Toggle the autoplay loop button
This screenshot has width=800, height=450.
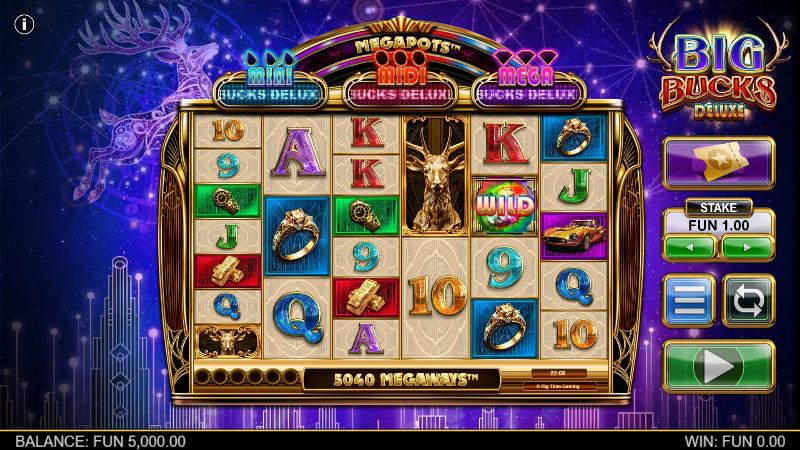(x=747, y=300)
